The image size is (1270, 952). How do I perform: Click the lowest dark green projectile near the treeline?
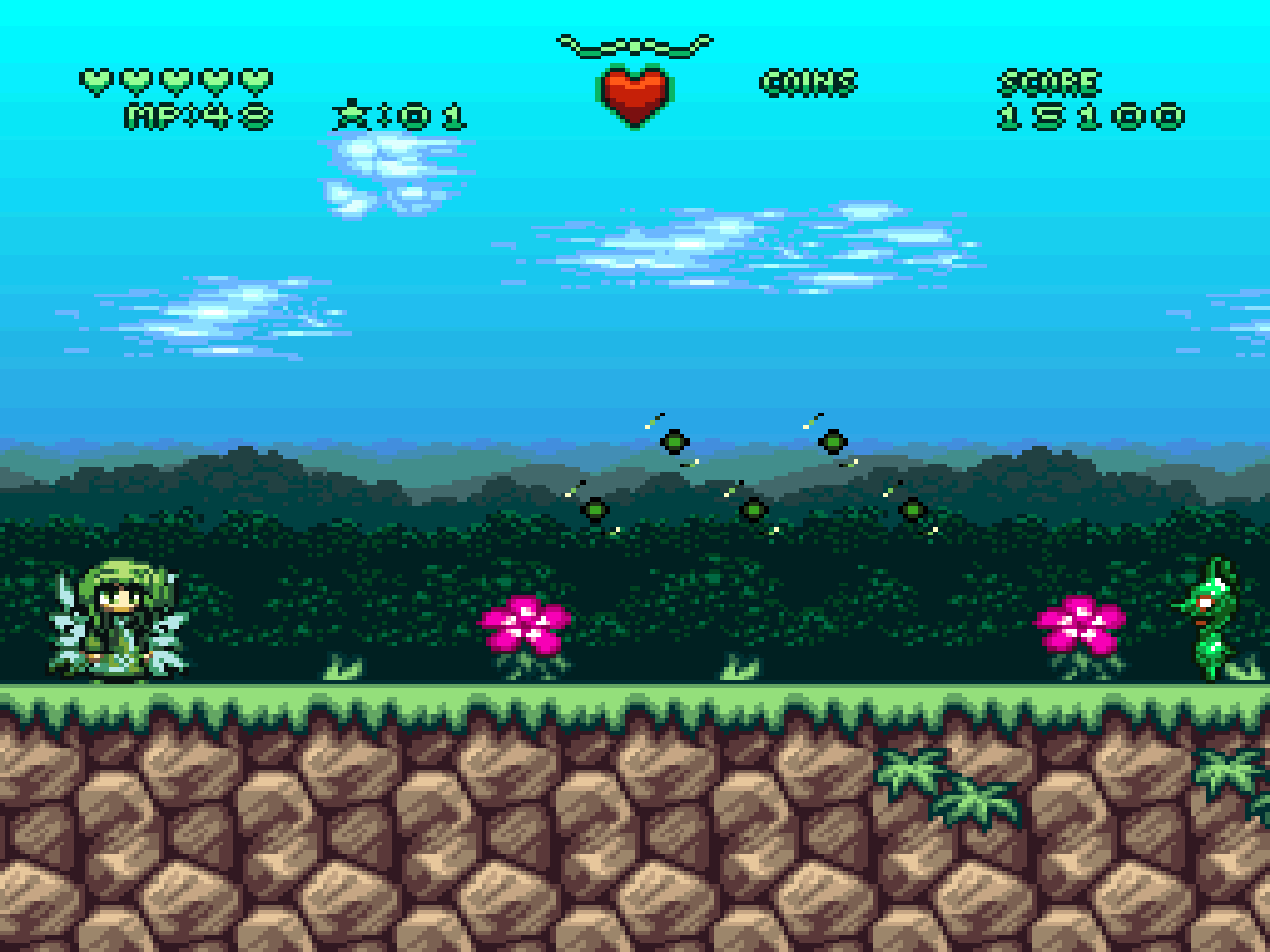click(x=752, y=509)
